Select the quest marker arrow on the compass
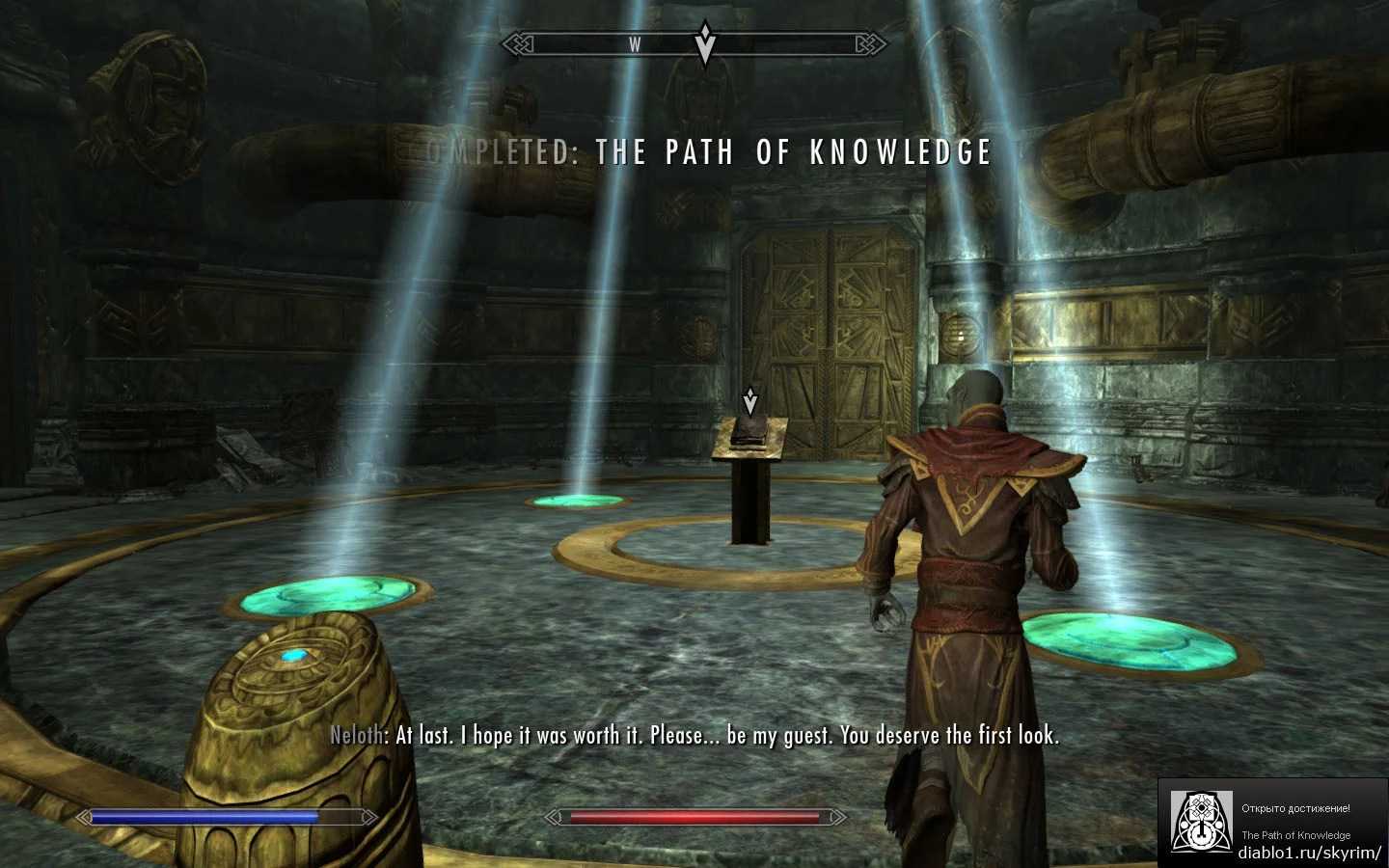 tap(705, 44)
